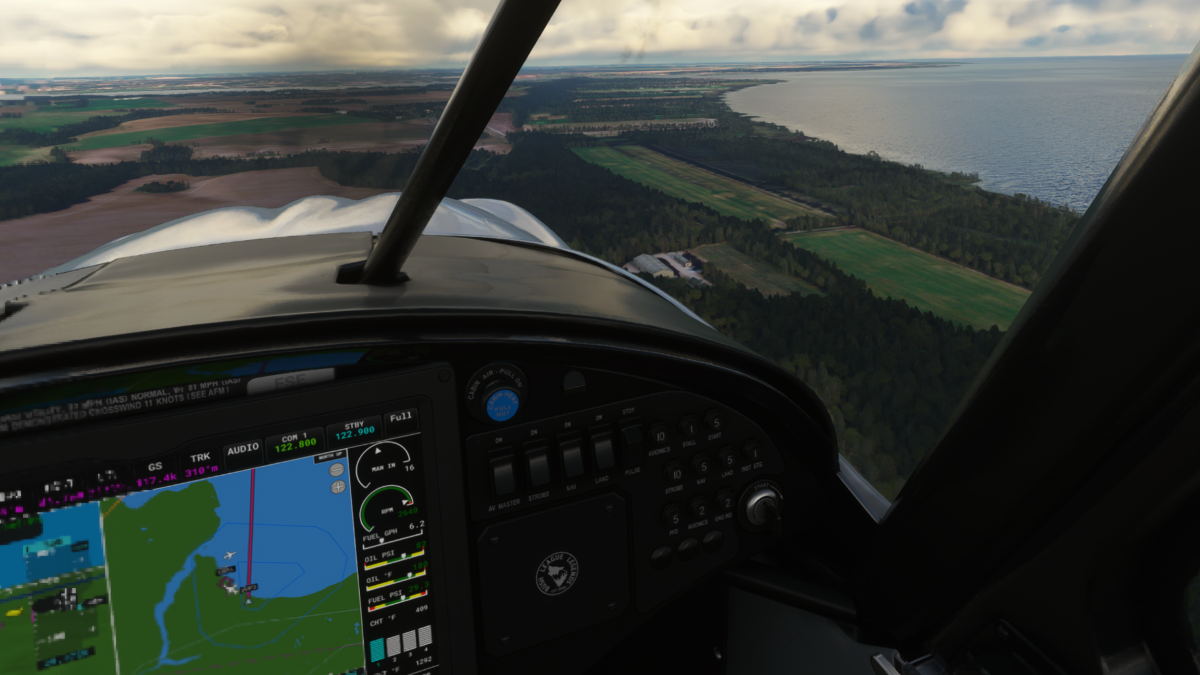
Task: Tap the AUDIO button on the display
Action: [x=243, y=449]
